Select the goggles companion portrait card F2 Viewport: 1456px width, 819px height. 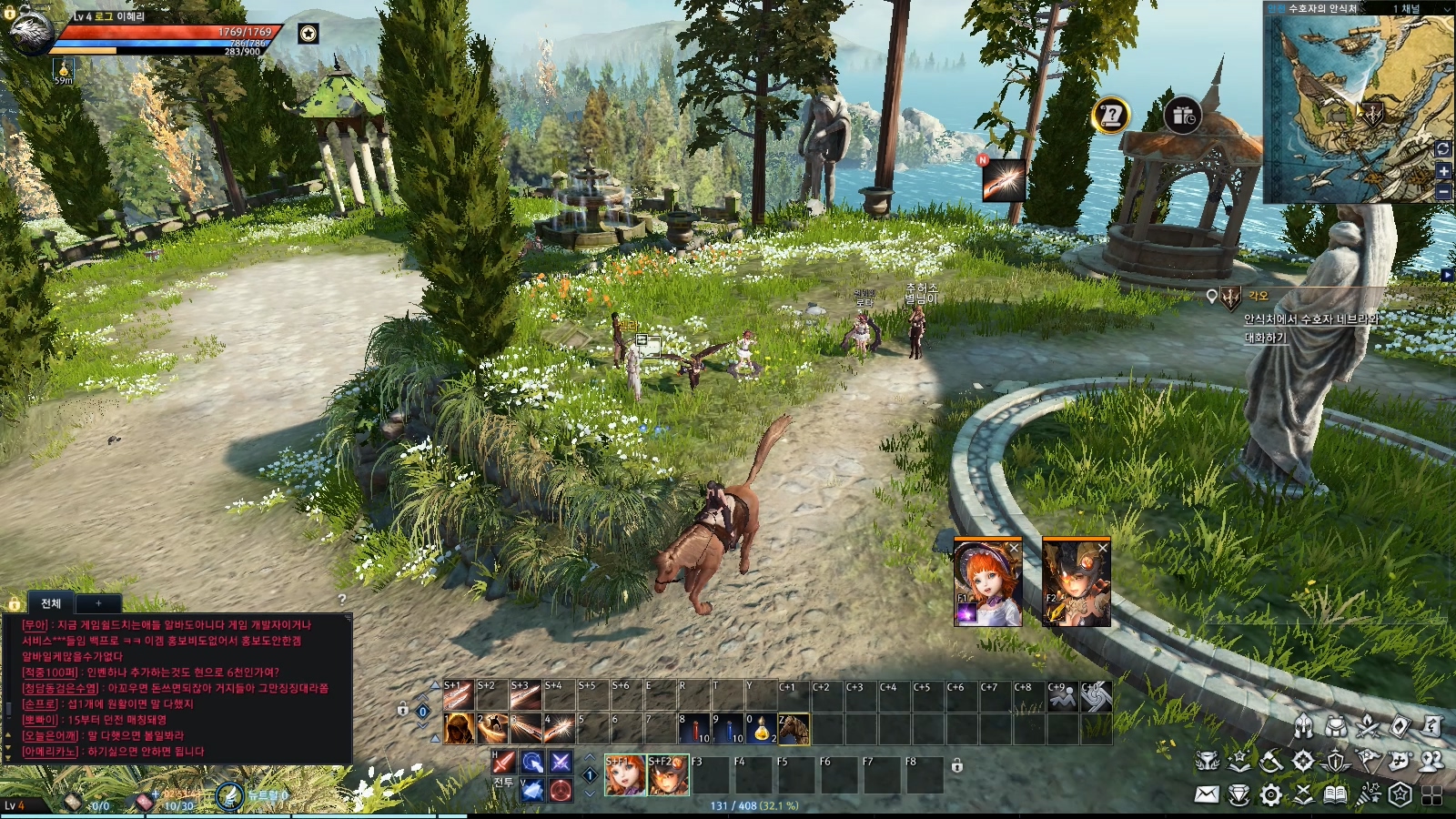click(1076, 582)
